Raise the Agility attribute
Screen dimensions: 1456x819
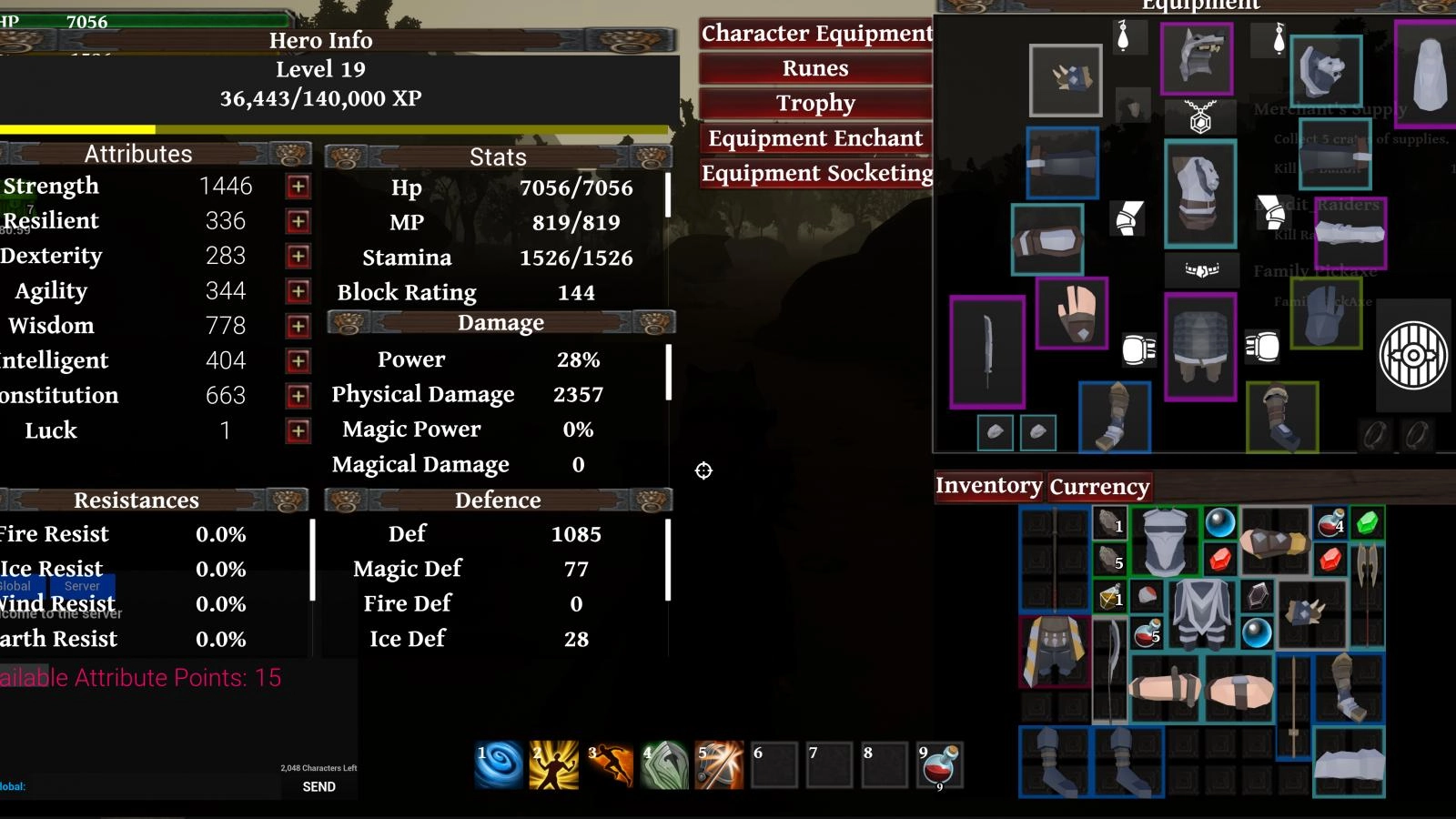tap(298, 291)
